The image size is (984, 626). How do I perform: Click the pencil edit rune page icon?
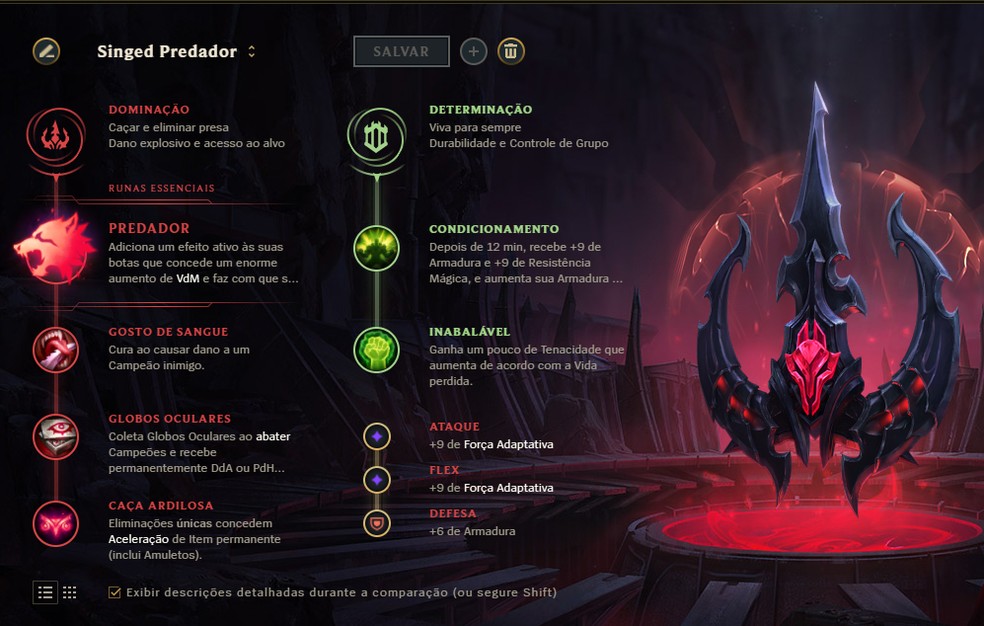pyautogui.click(x=46, y=51)
